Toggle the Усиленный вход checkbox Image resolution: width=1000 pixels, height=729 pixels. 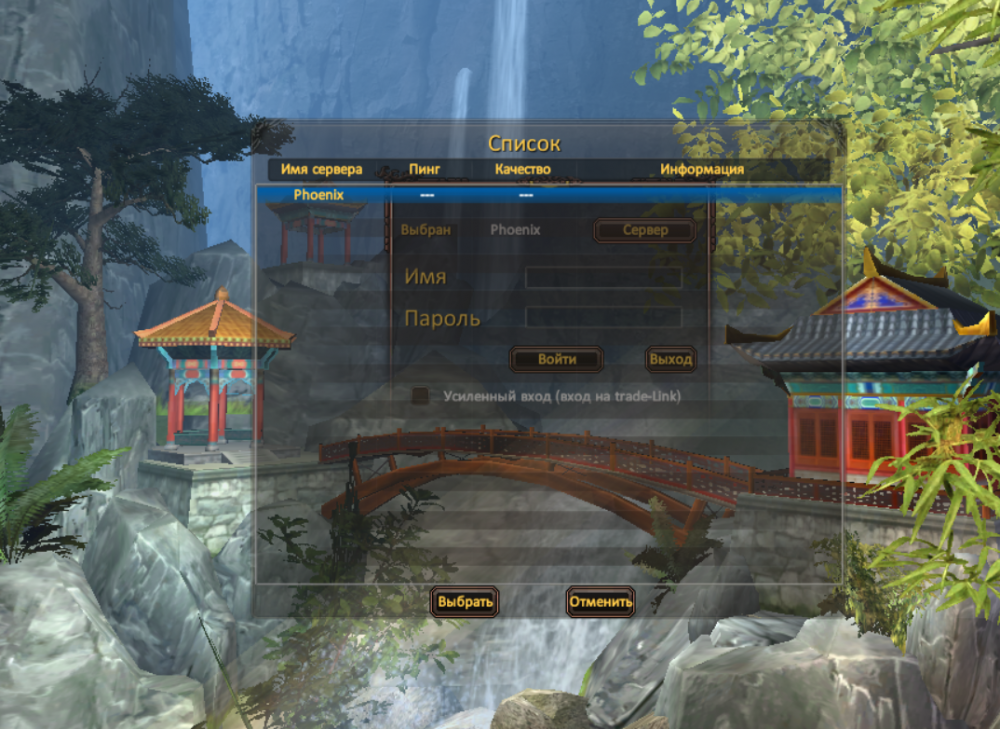[421, 396]
